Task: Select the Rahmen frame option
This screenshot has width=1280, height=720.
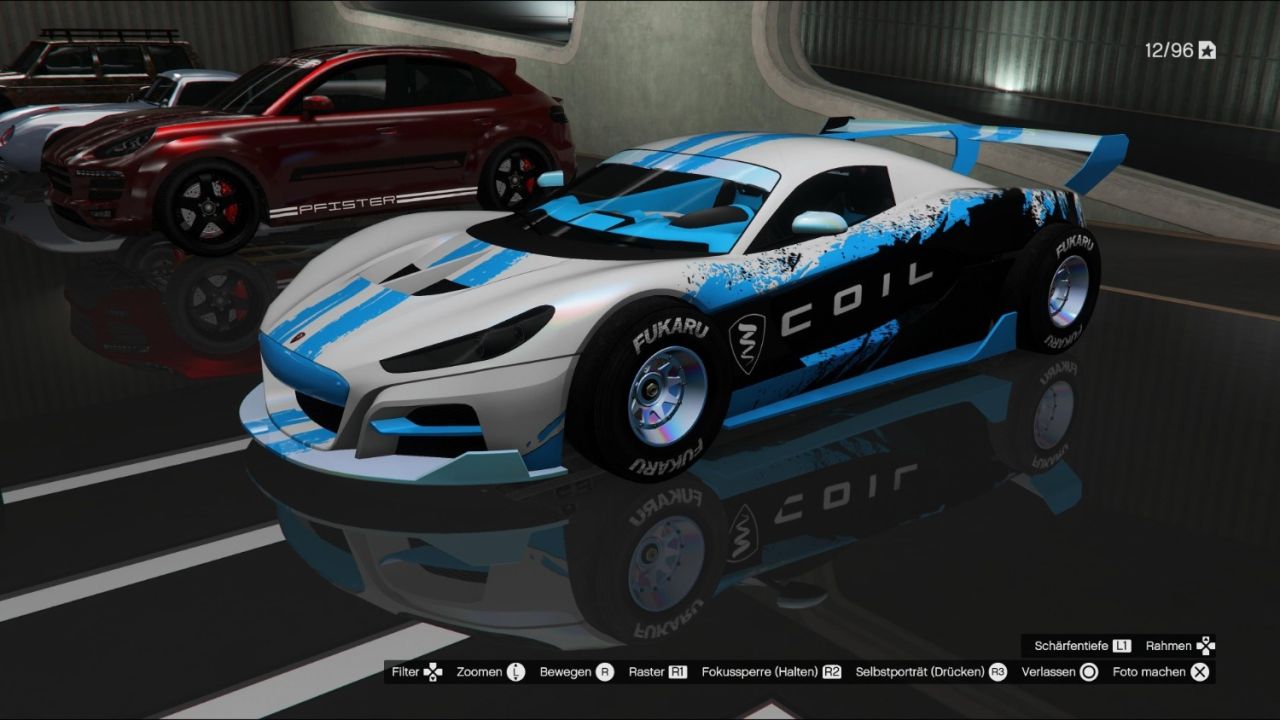Action: (x=1180, y=646)
